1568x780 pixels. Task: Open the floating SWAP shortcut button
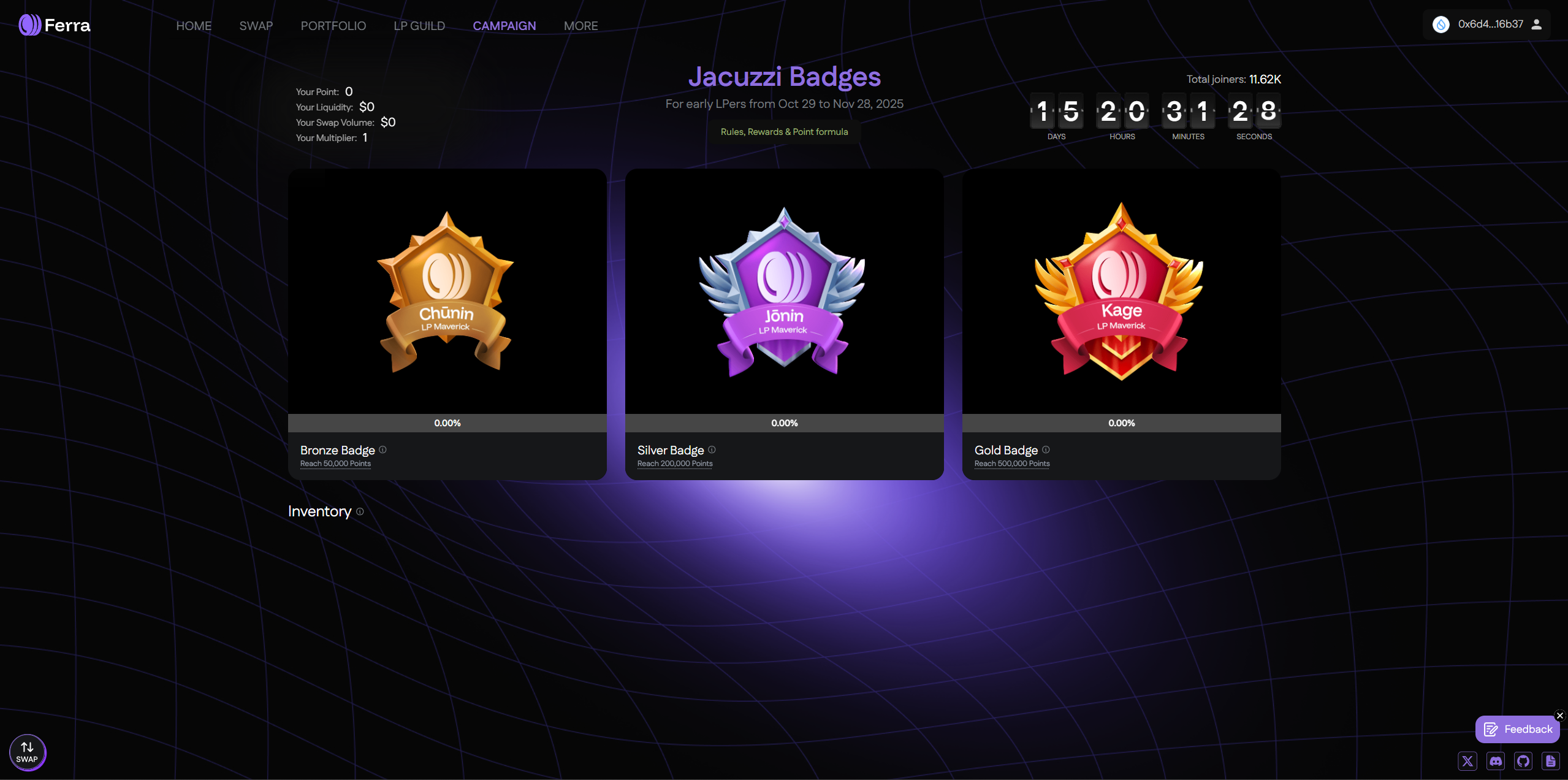(x=28, y=752)
